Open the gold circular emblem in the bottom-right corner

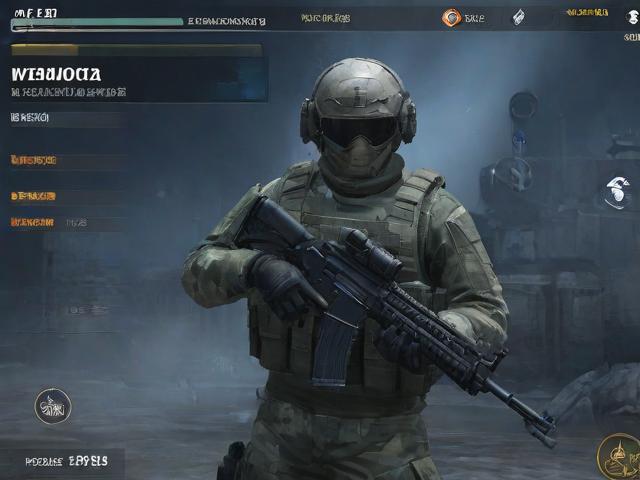(x=619, y=456)
